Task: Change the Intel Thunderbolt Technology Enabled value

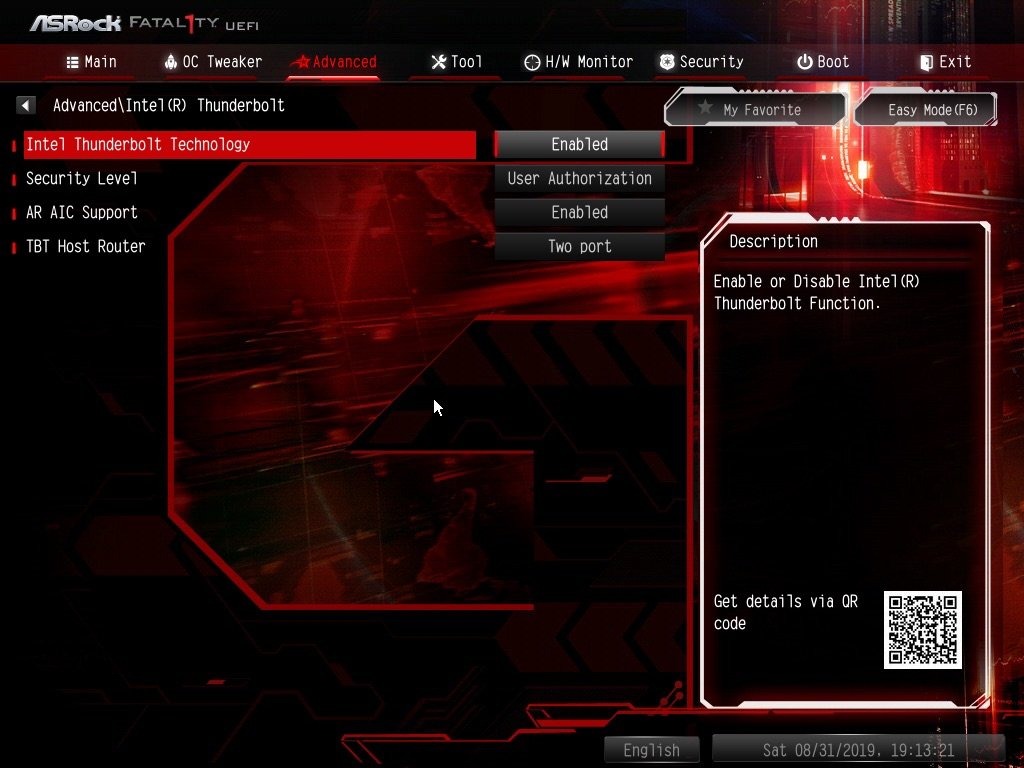Action: [x=579, y=145]
